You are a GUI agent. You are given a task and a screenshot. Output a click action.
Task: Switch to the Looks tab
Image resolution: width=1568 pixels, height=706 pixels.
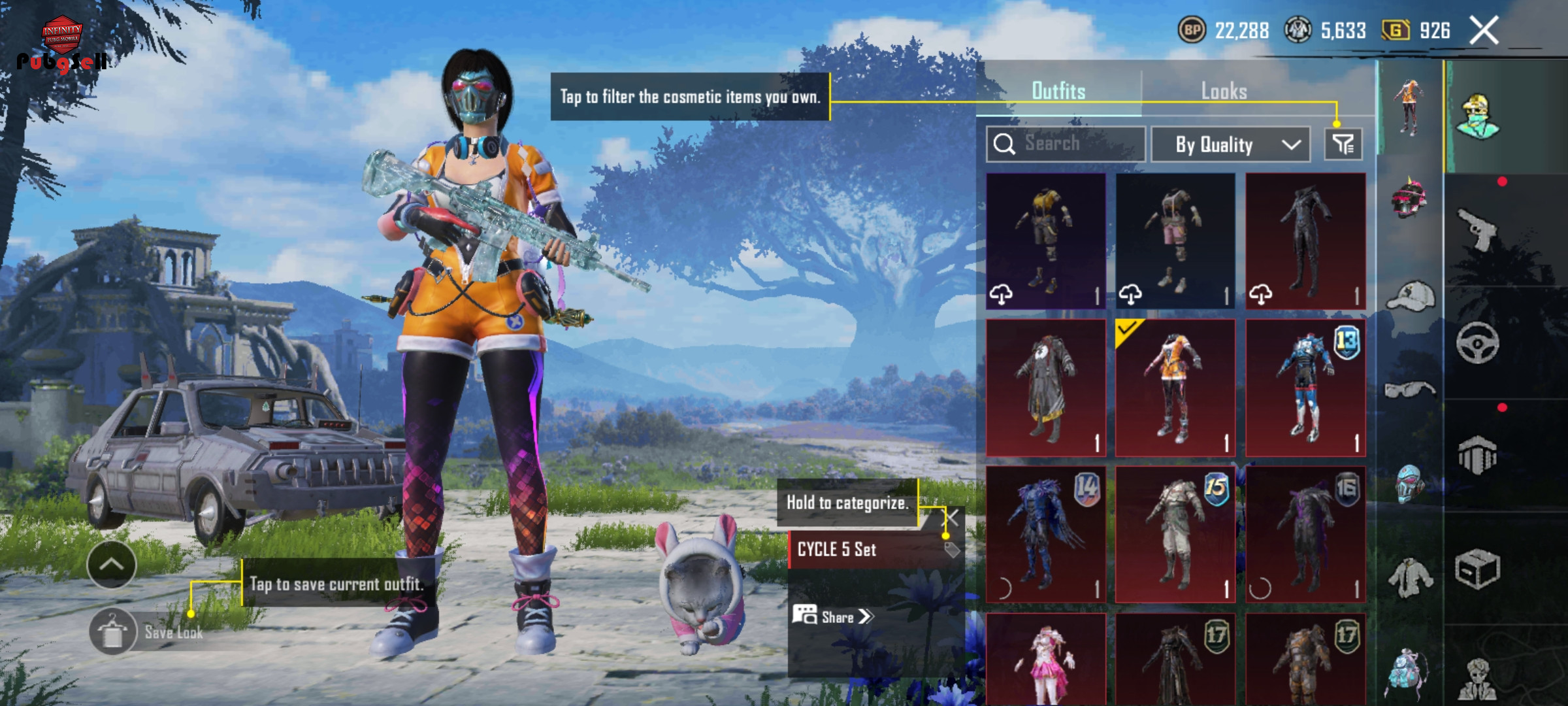(x=1224, y=91)
